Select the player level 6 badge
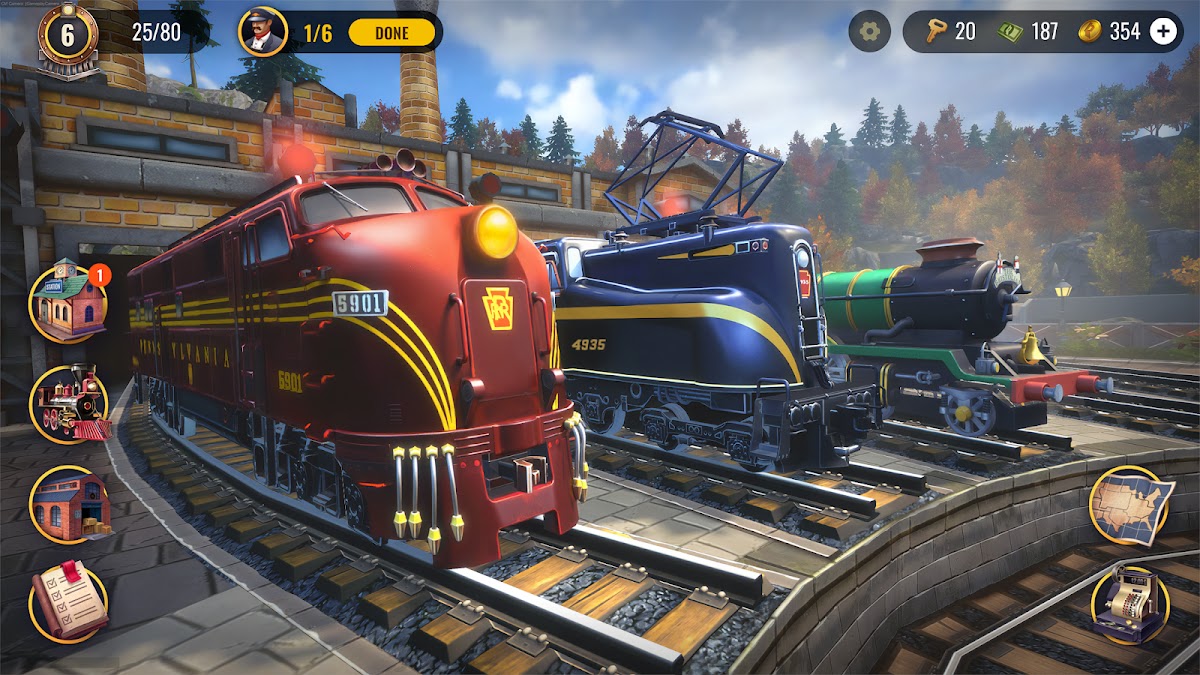 (x=68, y=36)
